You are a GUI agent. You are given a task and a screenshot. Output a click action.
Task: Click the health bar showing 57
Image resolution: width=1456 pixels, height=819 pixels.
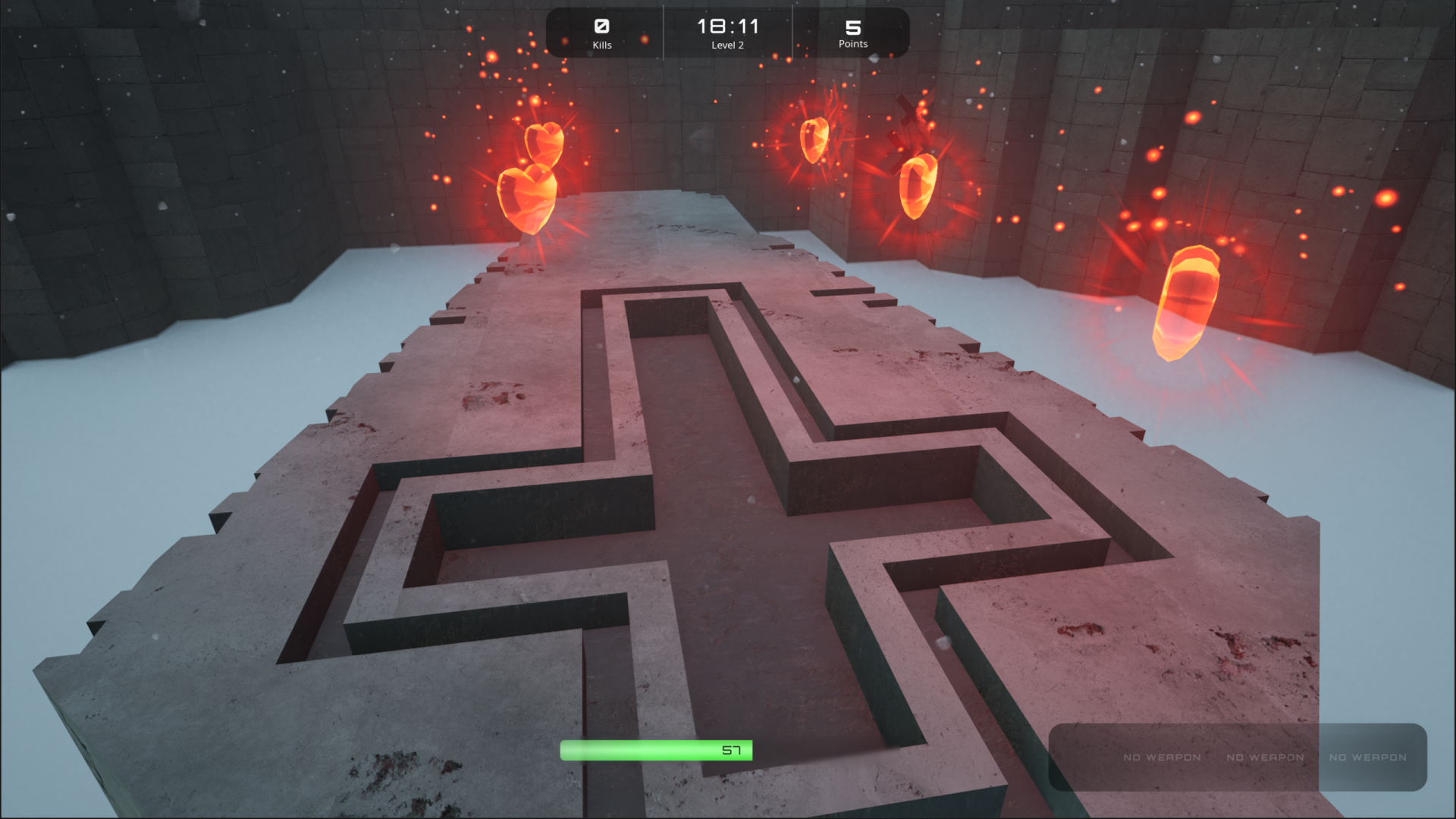click(657, 751)
